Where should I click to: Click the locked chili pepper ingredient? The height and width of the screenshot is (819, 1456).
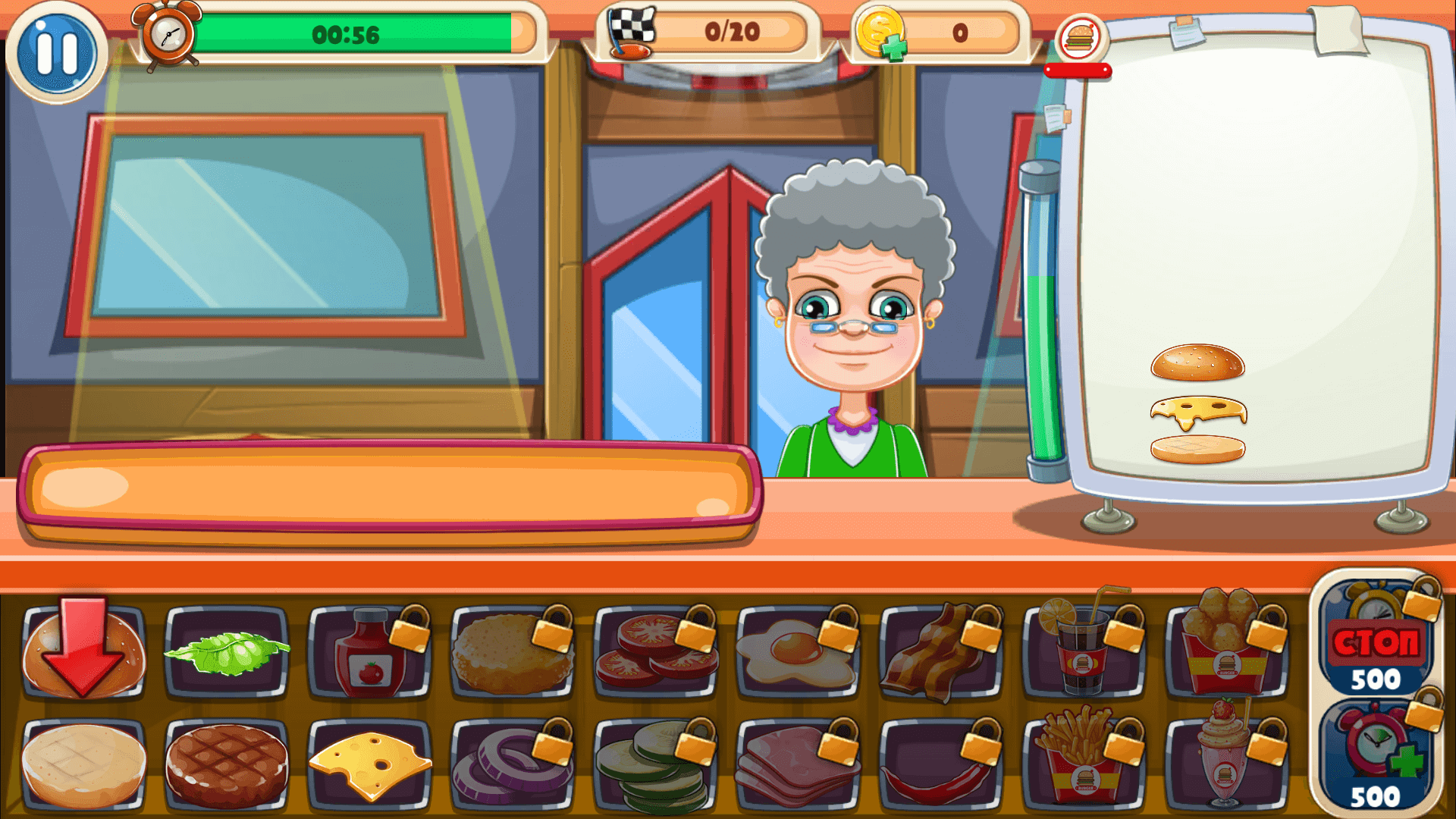click(937, 762)
